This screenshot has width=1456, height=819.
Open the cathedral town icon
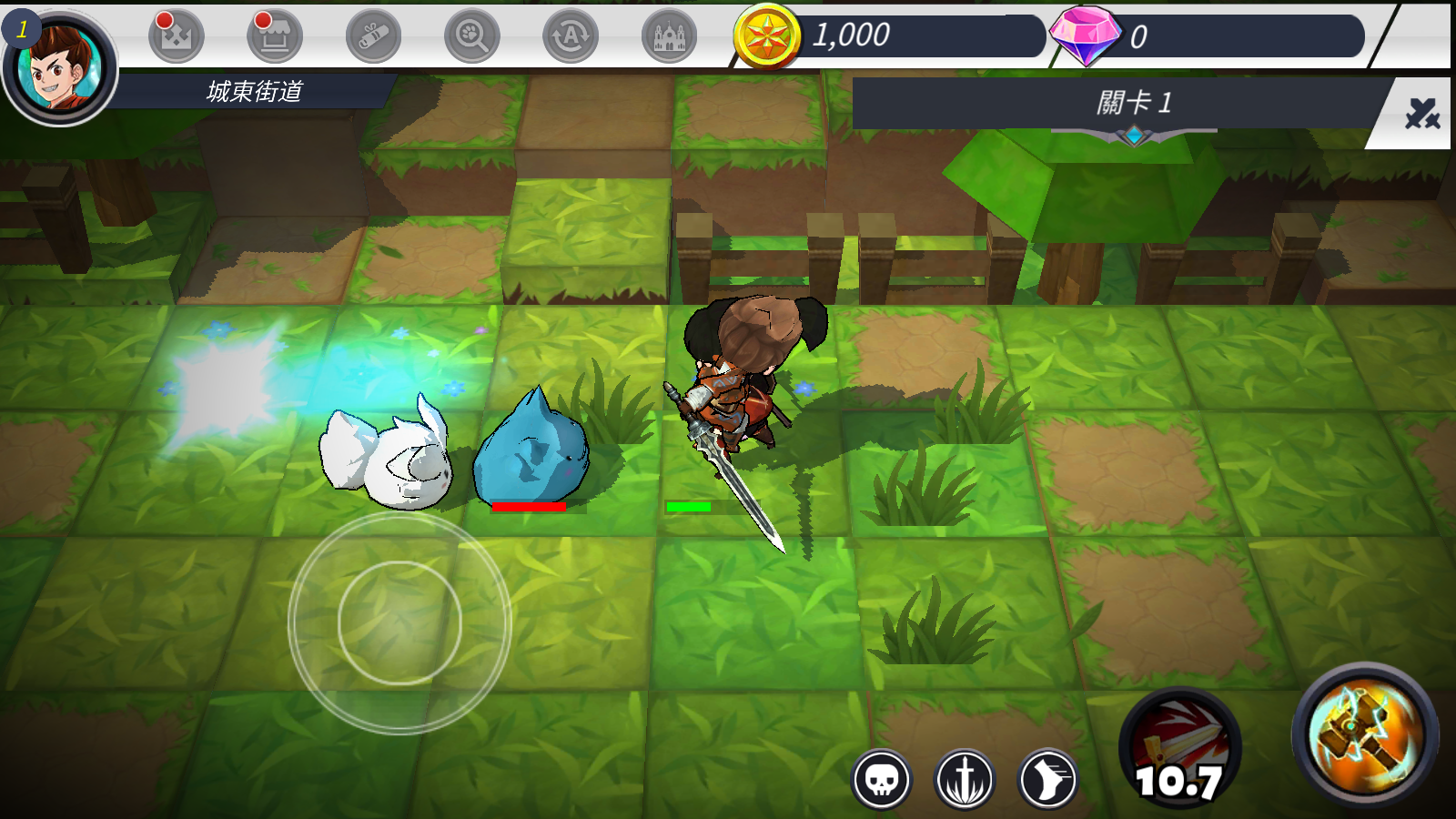669,36
